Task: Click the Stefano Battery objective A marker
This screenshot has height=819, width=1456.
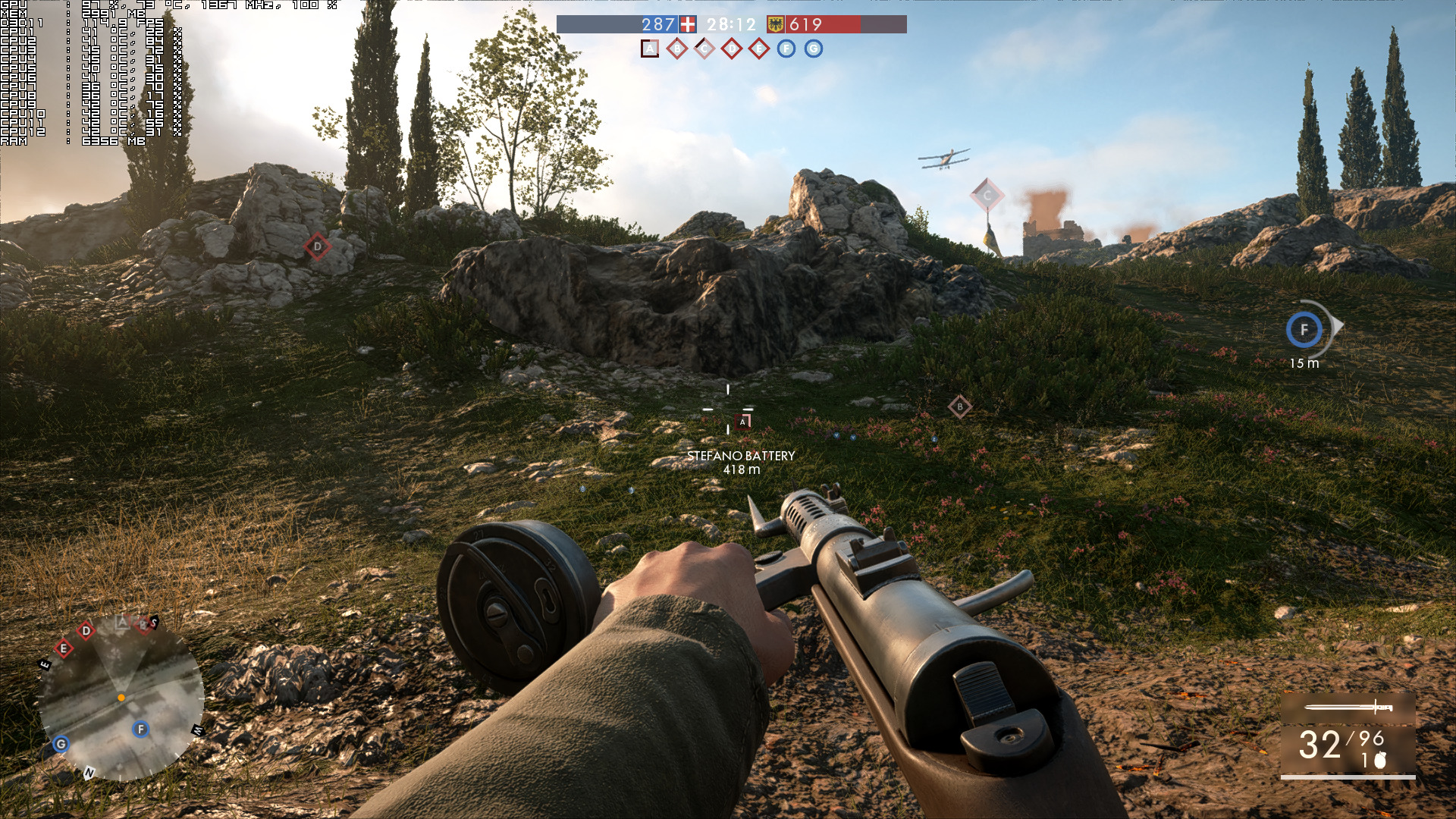Action: [x=743, y=422]
